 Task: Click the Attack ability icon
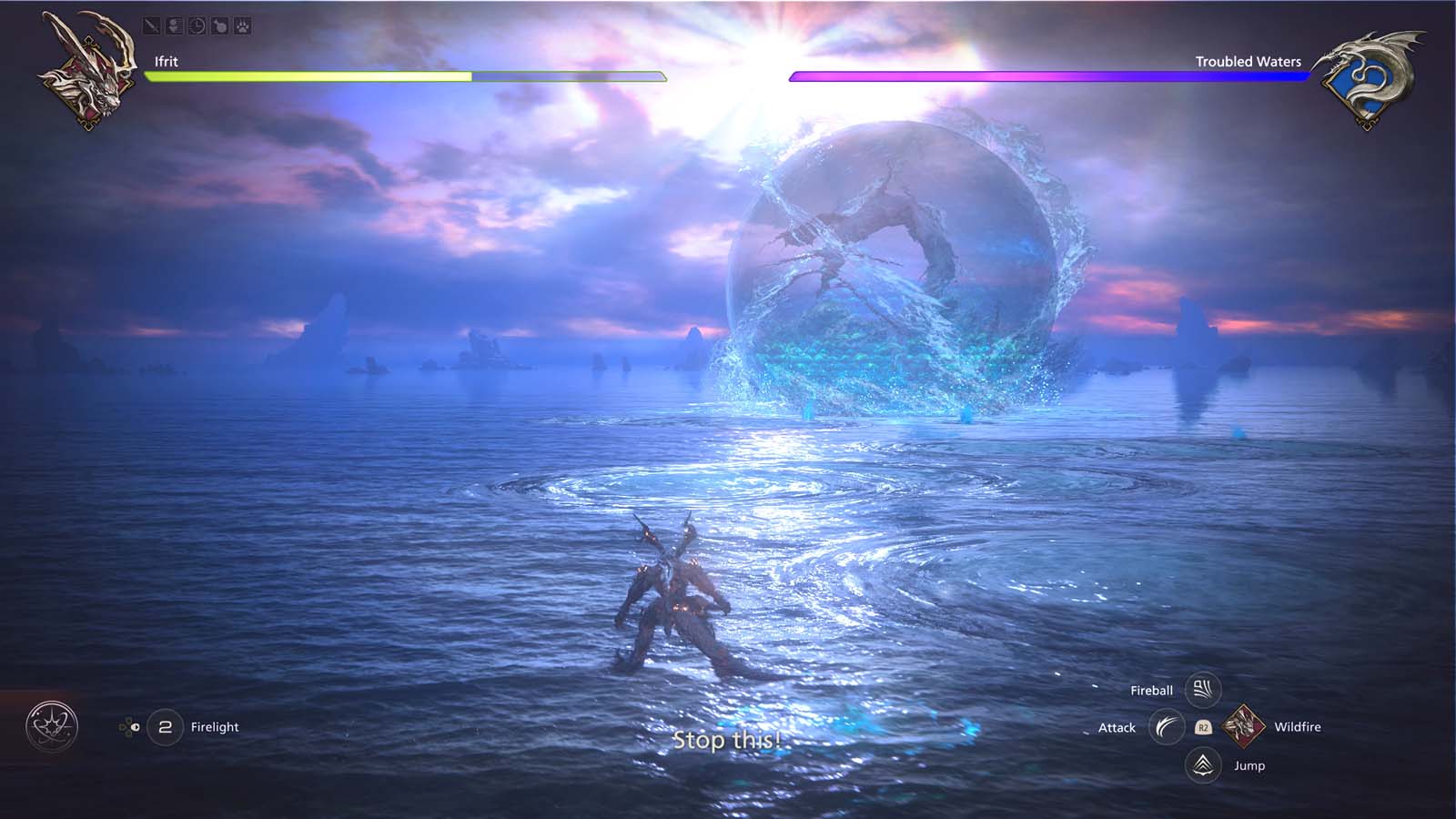tap(1166, 728)
